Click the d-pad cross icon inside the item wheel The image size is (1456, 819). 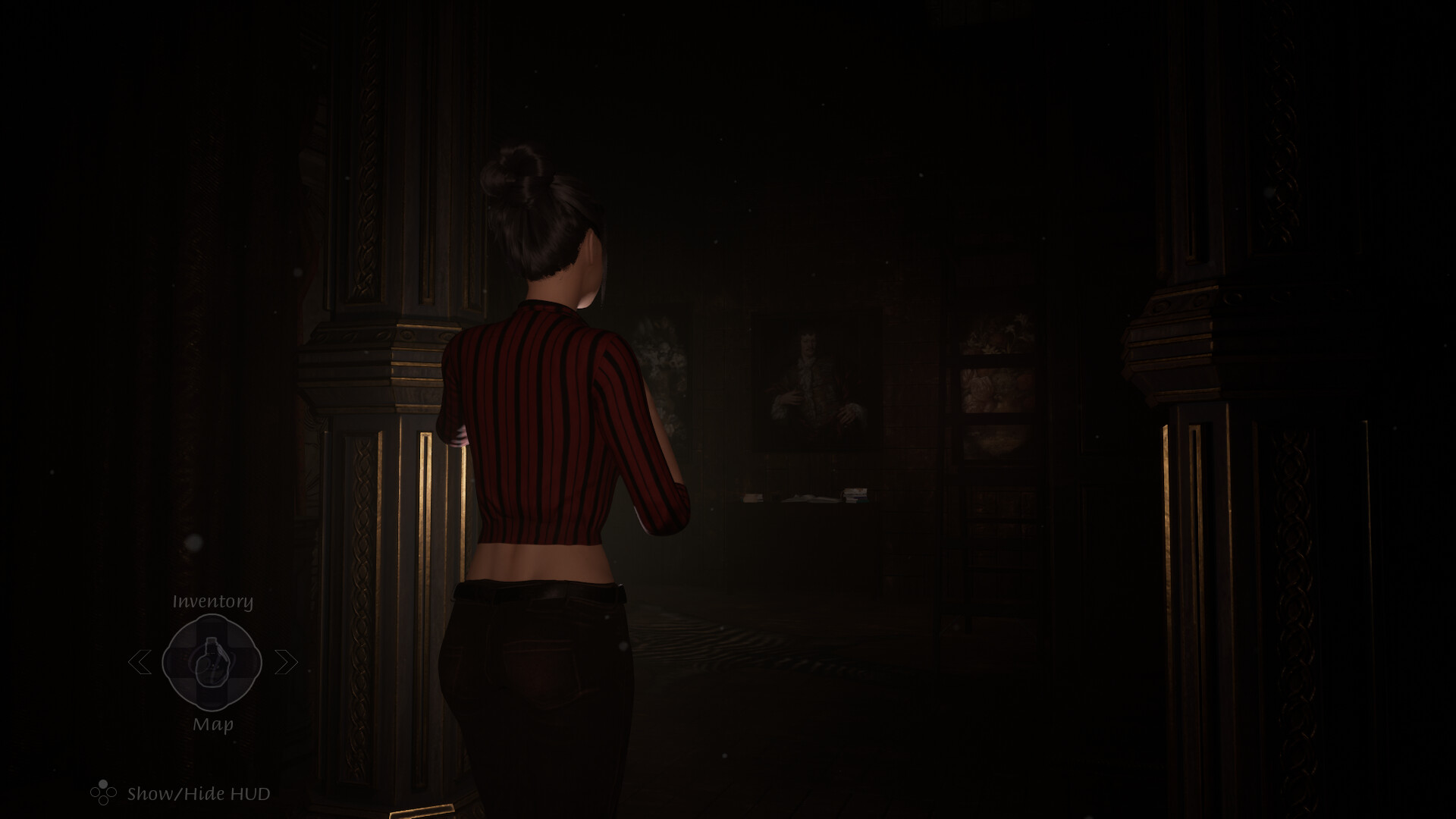pos(211,661)
